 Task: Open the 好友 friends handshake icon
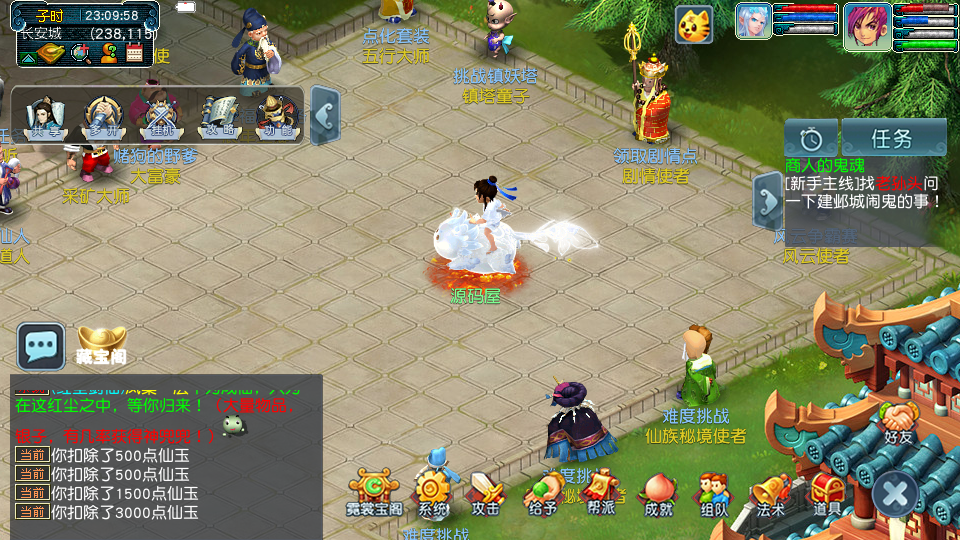pos(899,420)
